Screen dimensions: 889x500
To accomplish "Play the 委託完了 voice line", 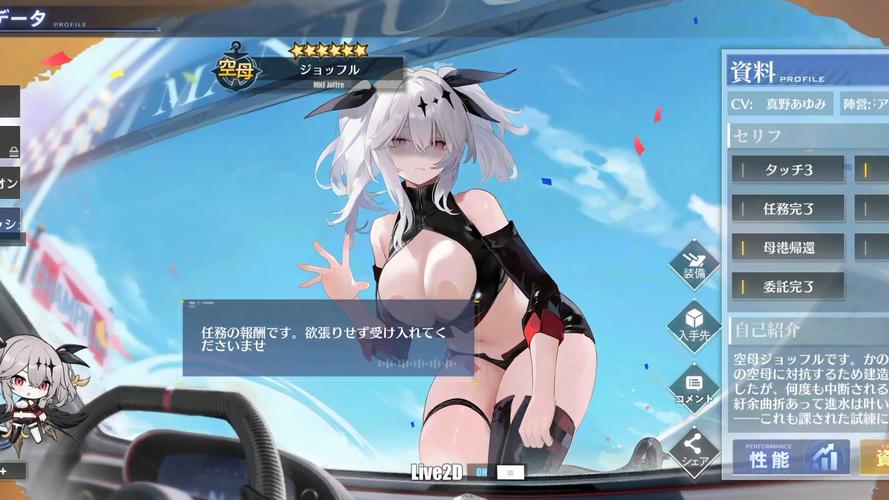I will click(x=788, y=286).
